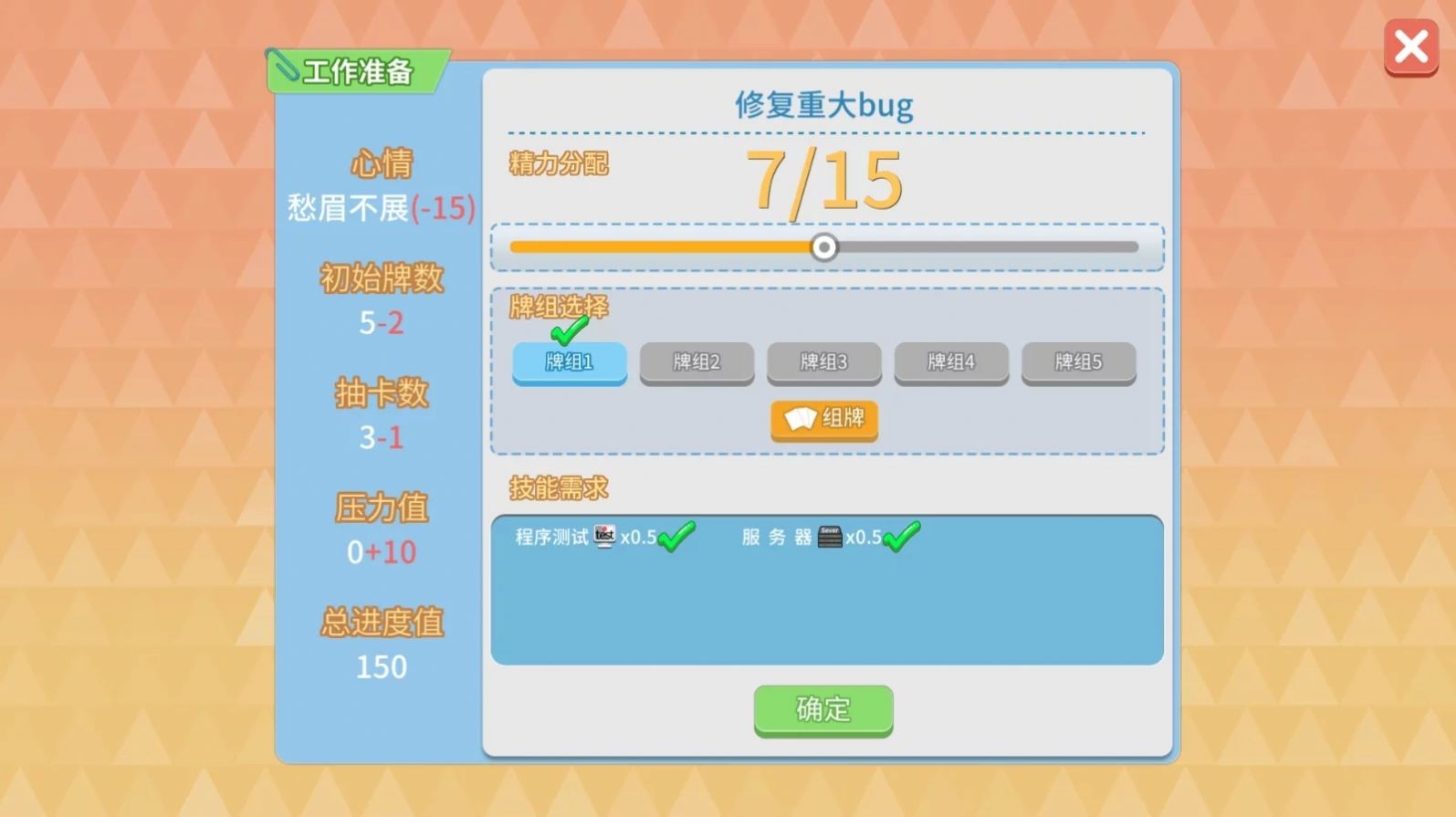Select deck 牌组2
Image resolution: width=1456 pixels, height=817 pixels.
pos(697,362)
